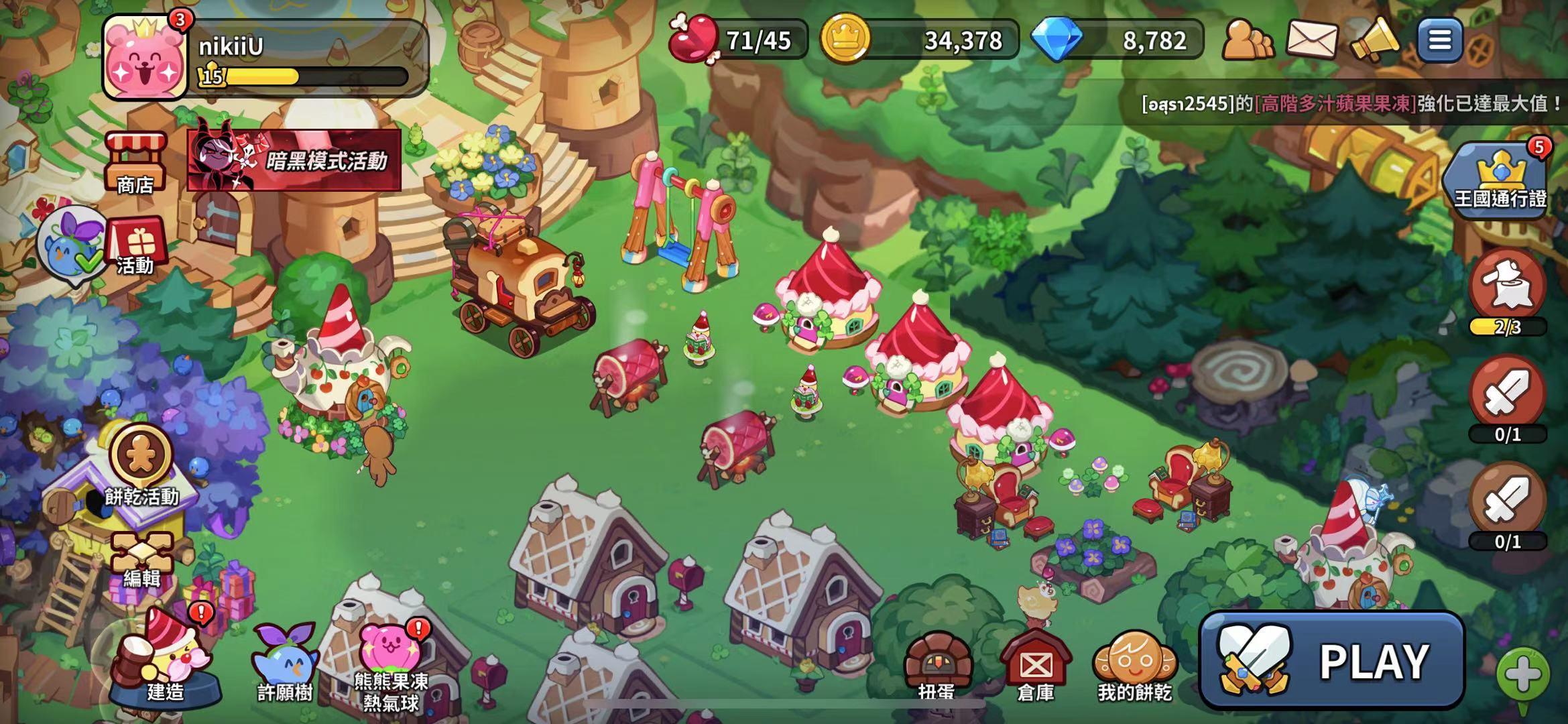Image resolution: width=1568 pixels, height=724 pixels.
Task: Open the hamburger main menu
Action: [x=1439, y=40]
